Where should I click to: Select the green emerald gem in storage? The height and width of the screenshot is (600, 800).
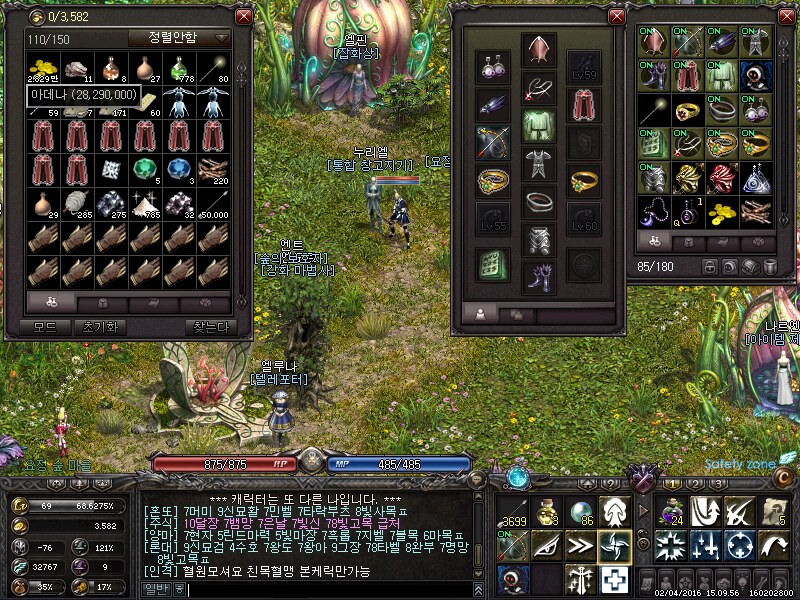click(x=146, y=169)
